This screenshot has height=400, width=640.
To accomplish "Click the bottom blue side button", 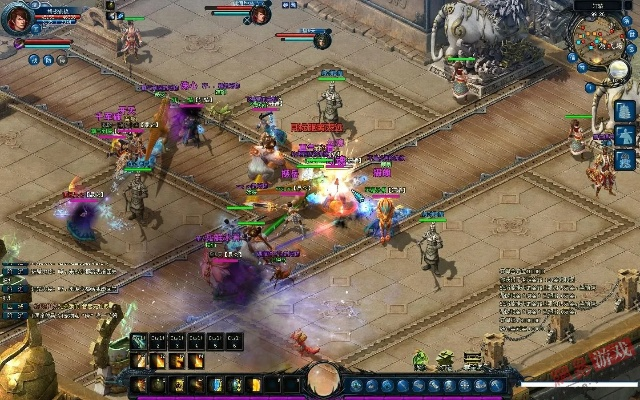I will (625, 159).
